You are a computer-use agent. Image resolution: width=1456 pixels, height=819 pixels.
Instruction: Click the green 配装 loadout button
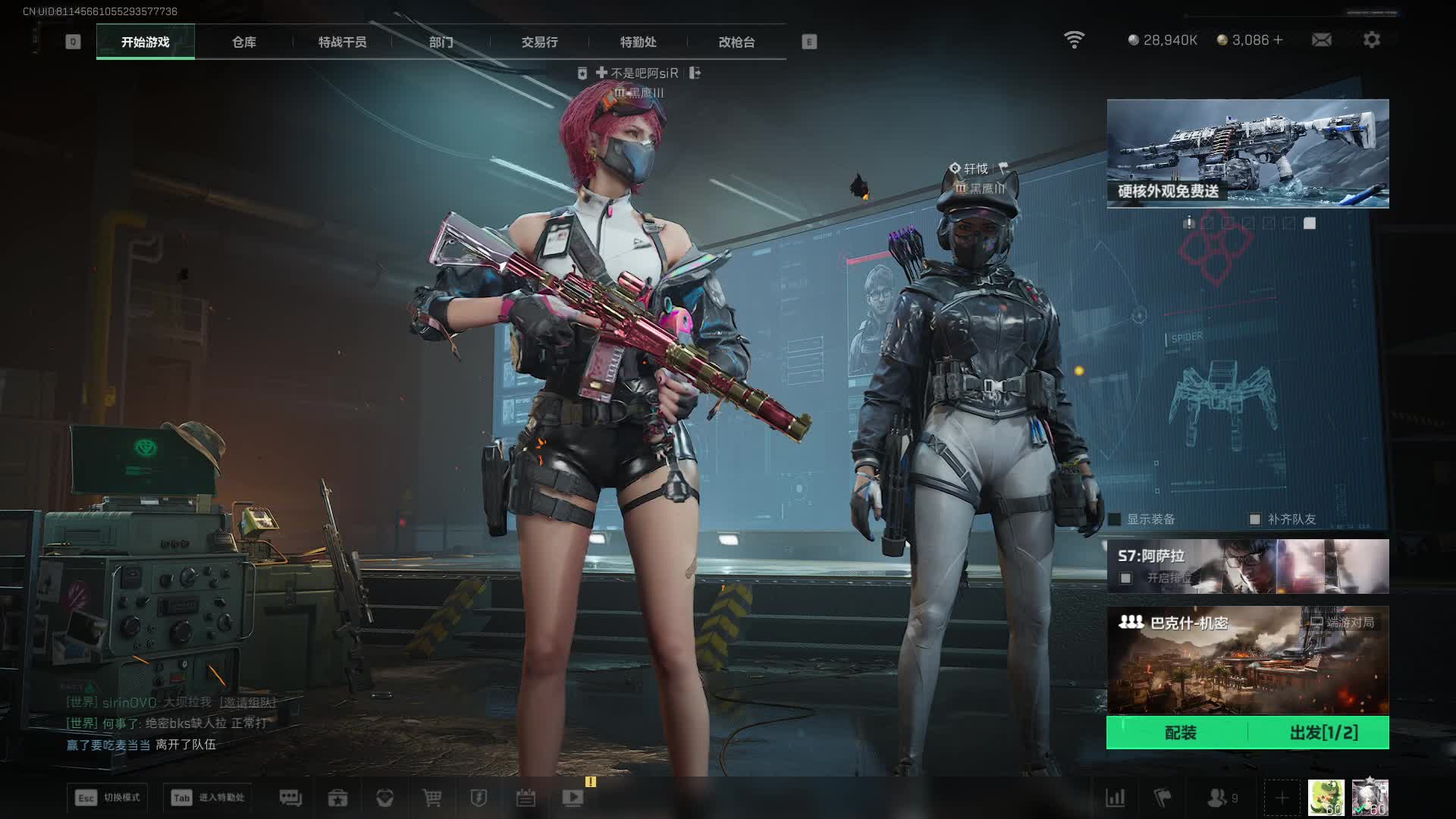tap(1180, 733)
